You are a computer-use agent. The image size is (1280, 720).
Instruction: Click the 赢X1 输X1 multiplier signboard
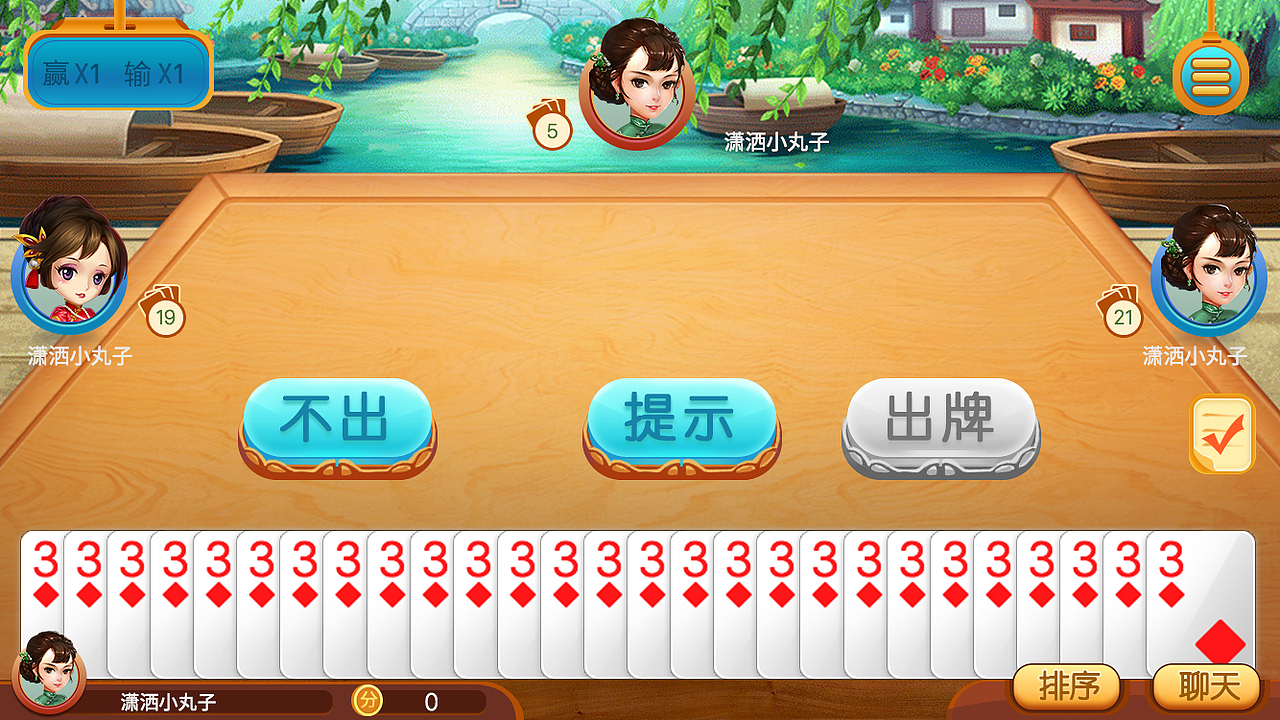[116, 72]
